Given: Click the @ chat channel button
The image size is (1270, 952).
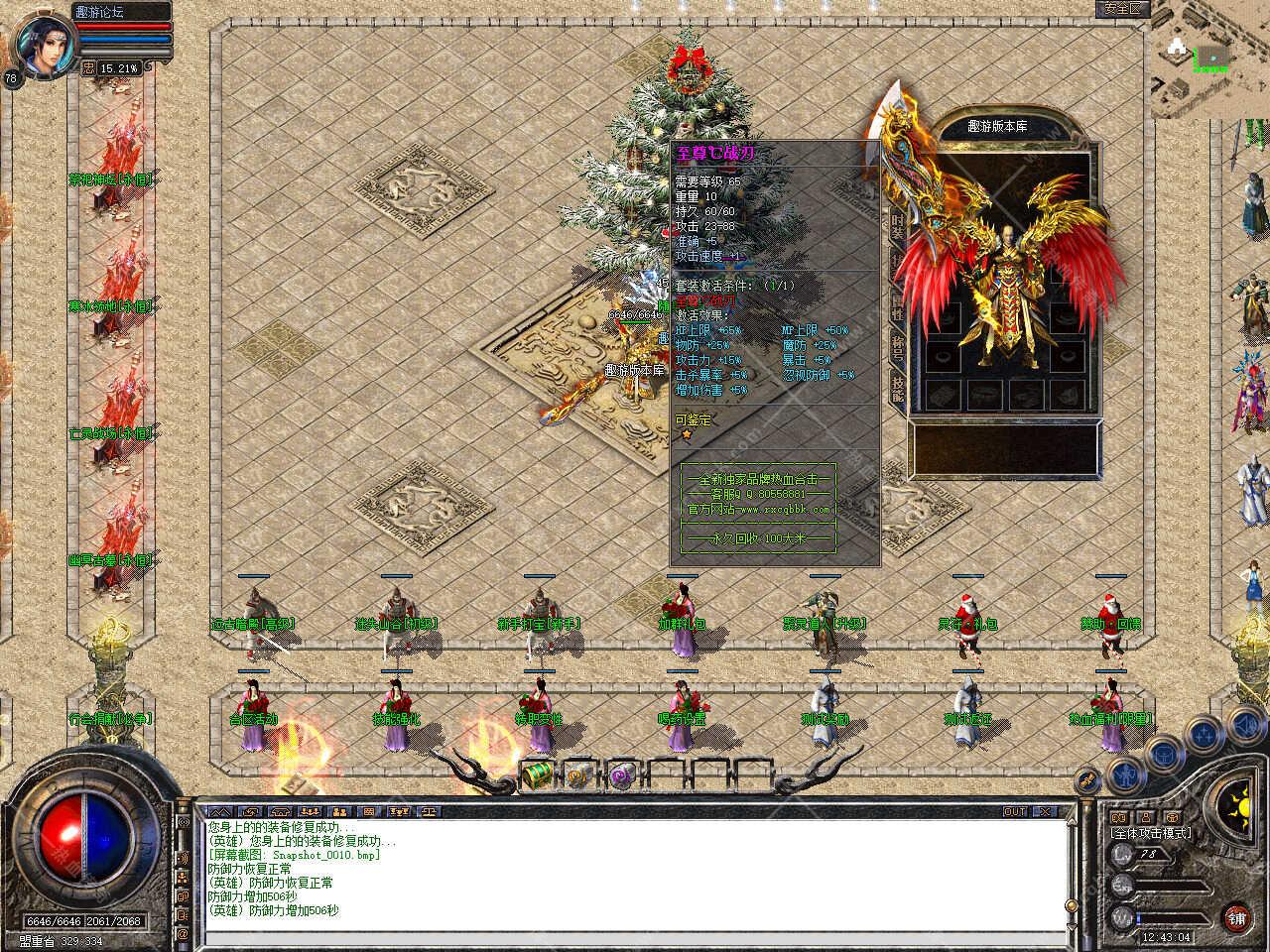Looking at the screenshot, I should point(183,933).
